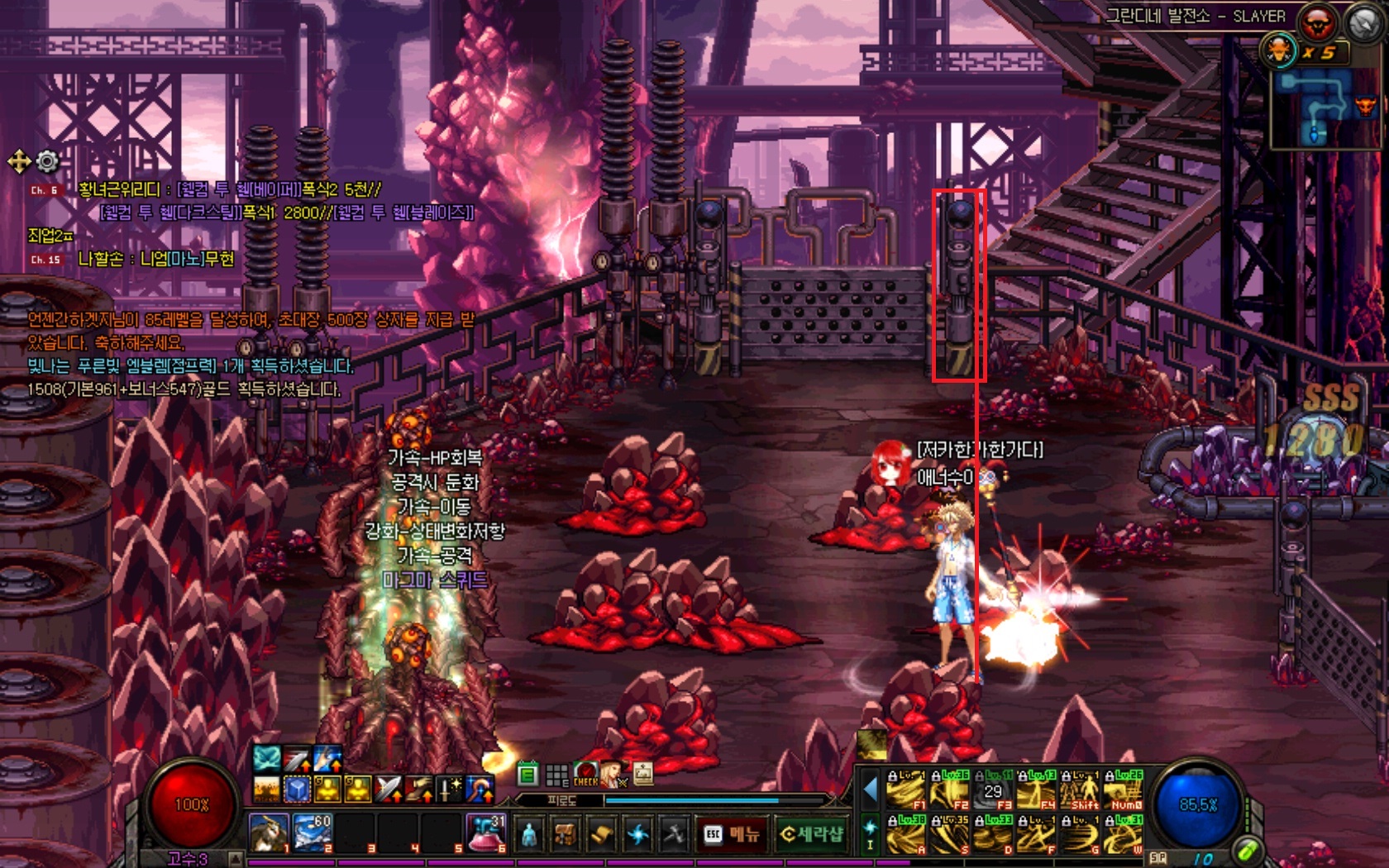This screenshot has height=868, width=1389.
Task: Open the quest scroll icon
Action: [602, 835]
